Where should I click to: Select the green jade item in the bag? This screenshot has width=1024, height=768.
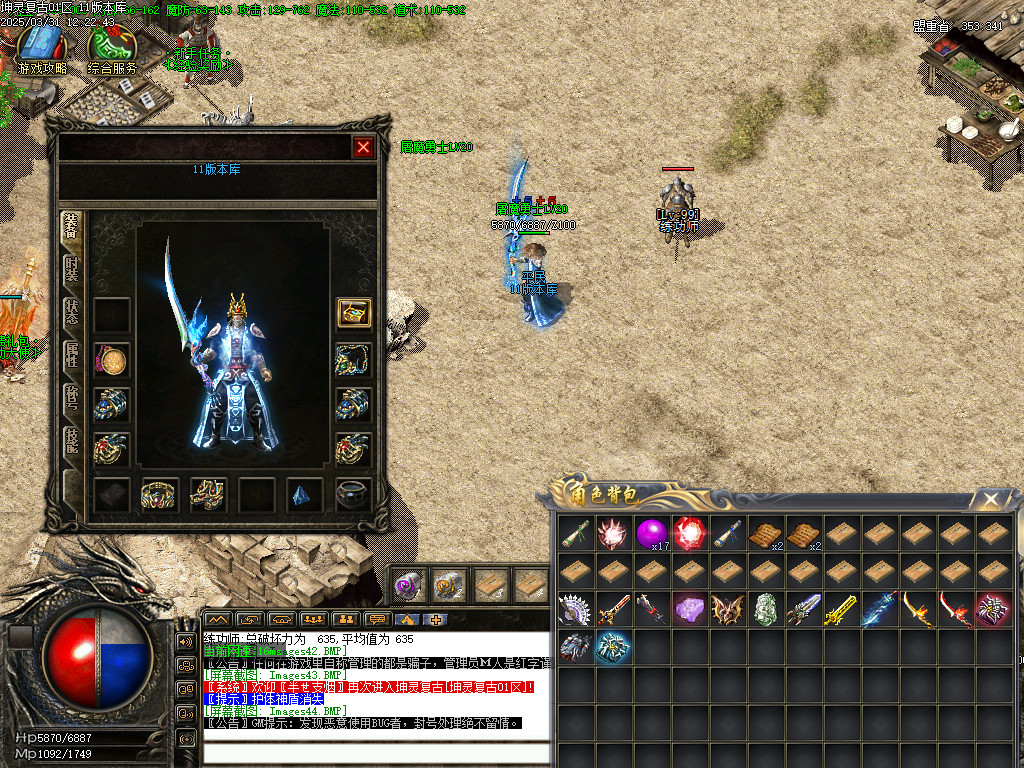tap(766, 609)
